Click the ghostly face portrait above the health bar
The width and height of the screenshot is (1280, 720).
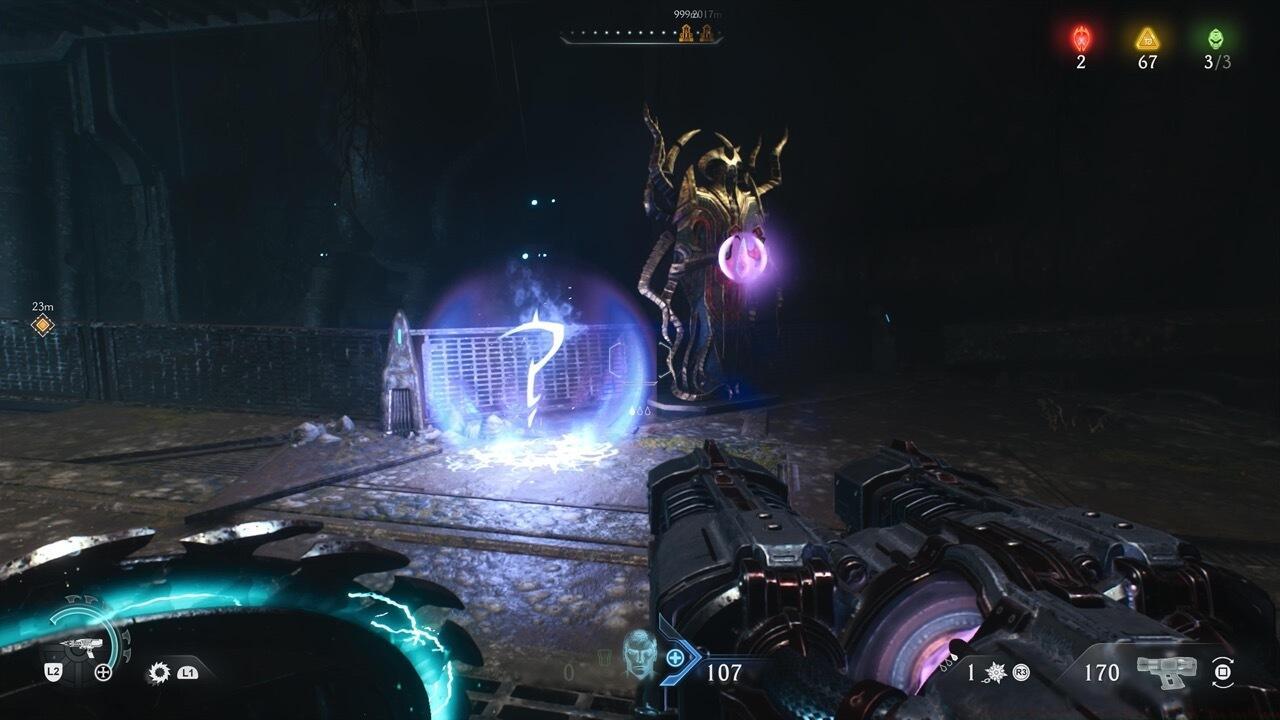641,660
